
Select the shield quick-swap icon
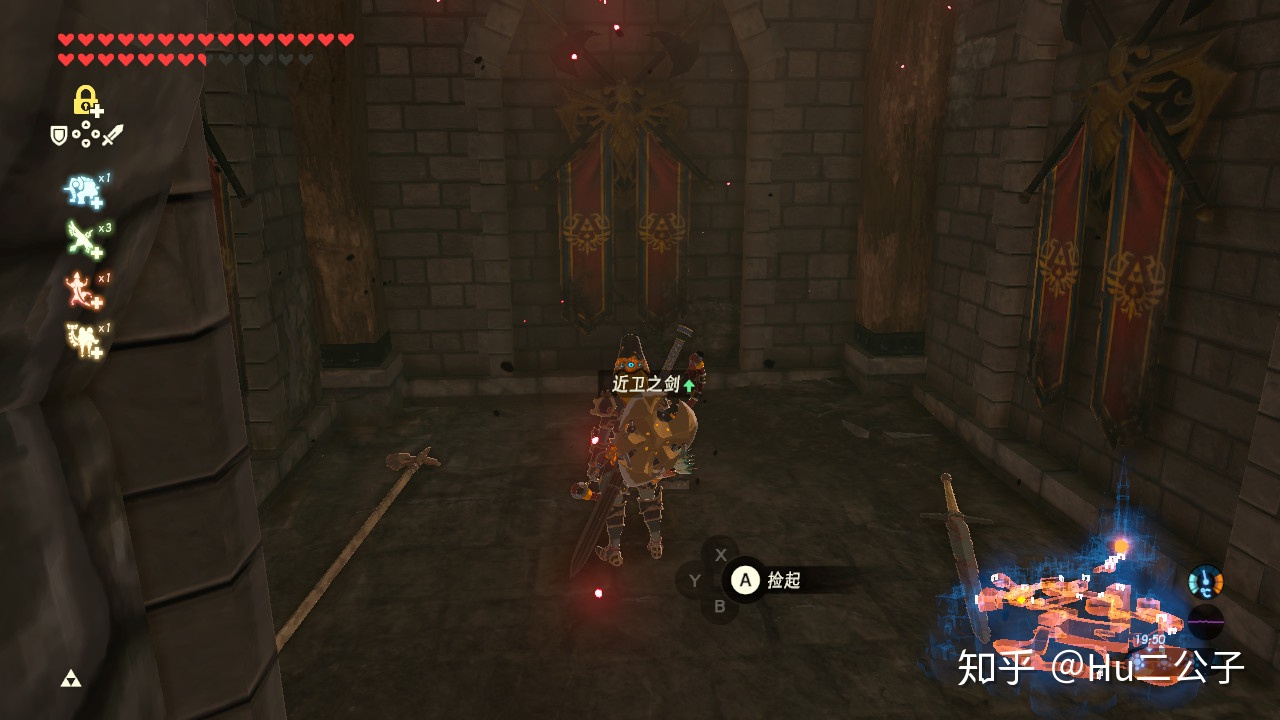click(x=59, y=134)
